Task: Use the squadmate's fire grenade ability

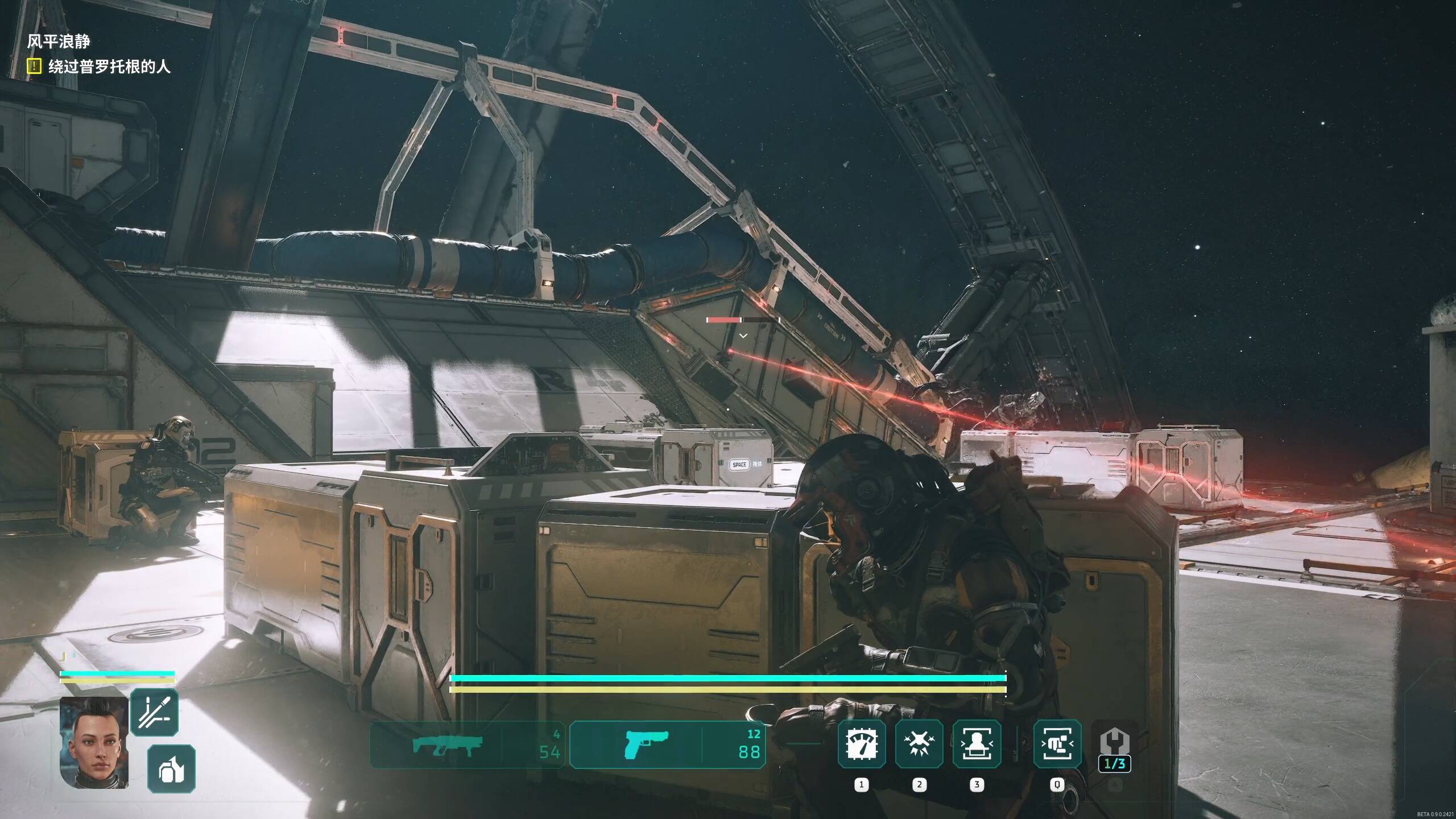Action: click(171, 768)
